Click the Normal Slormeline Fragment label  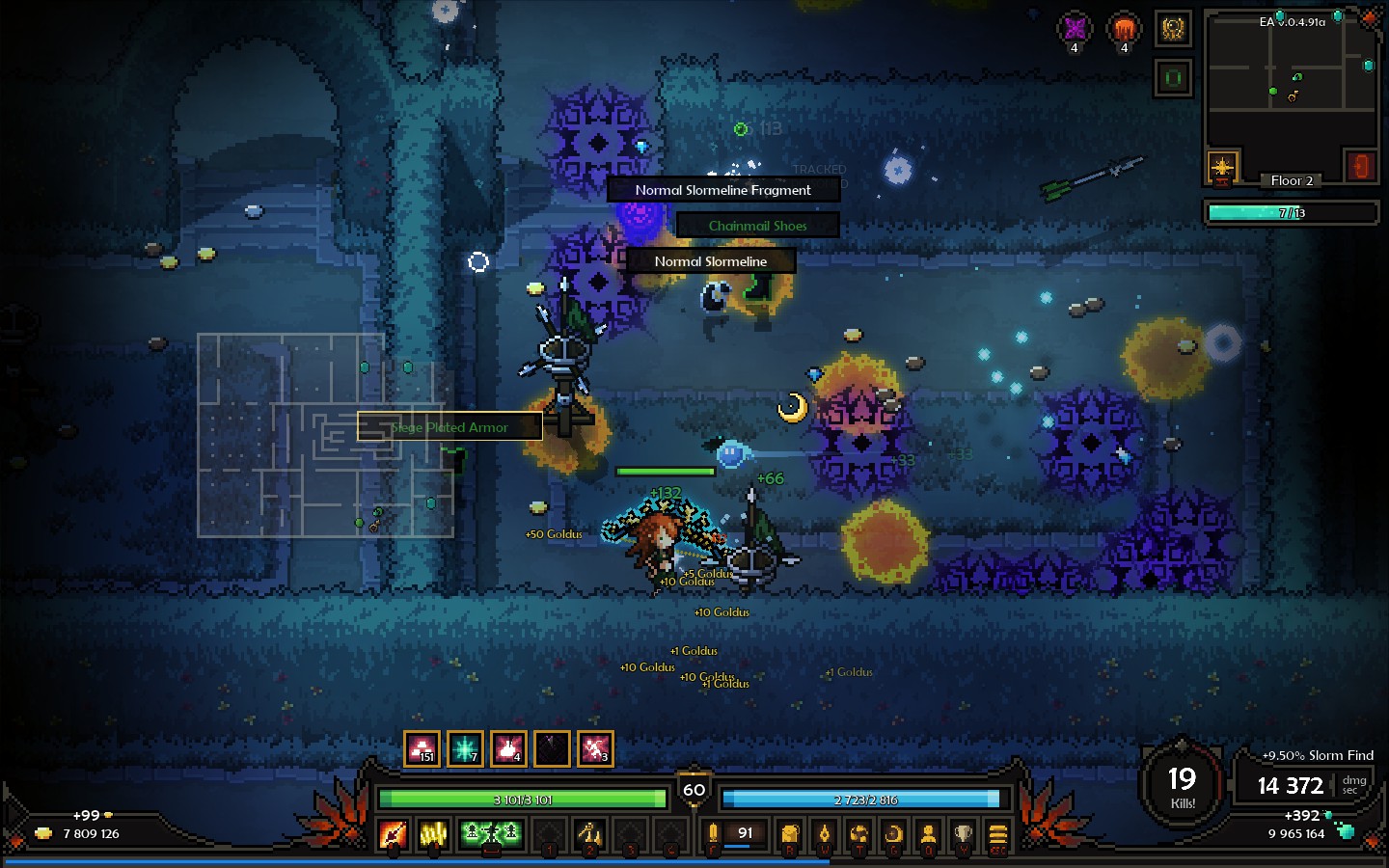pyautogui.click(x=722, y=189)
